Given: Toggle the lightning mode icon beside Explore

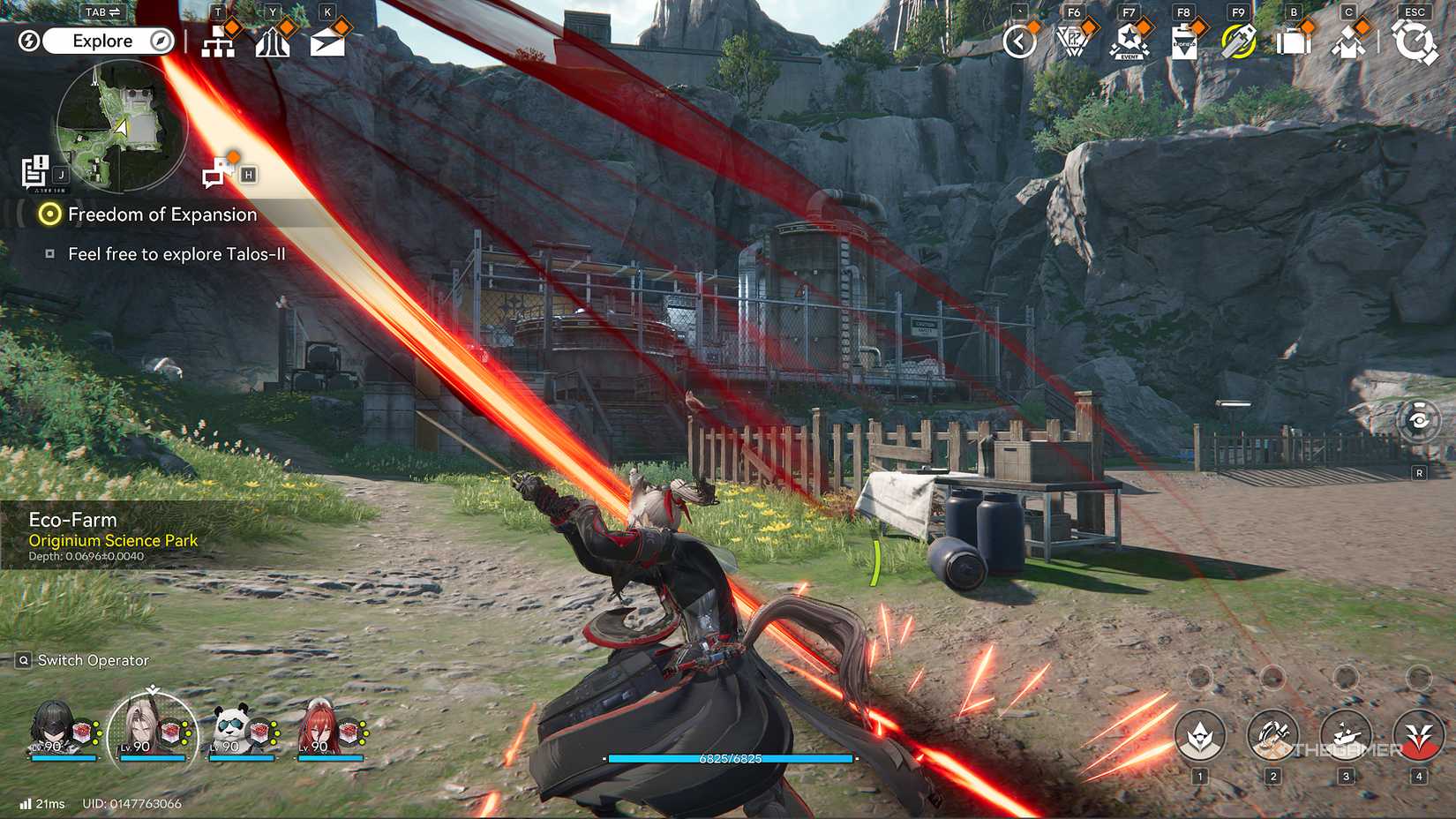Looking at the screenshot, I should pyautogui.click(x=29, y=40).
